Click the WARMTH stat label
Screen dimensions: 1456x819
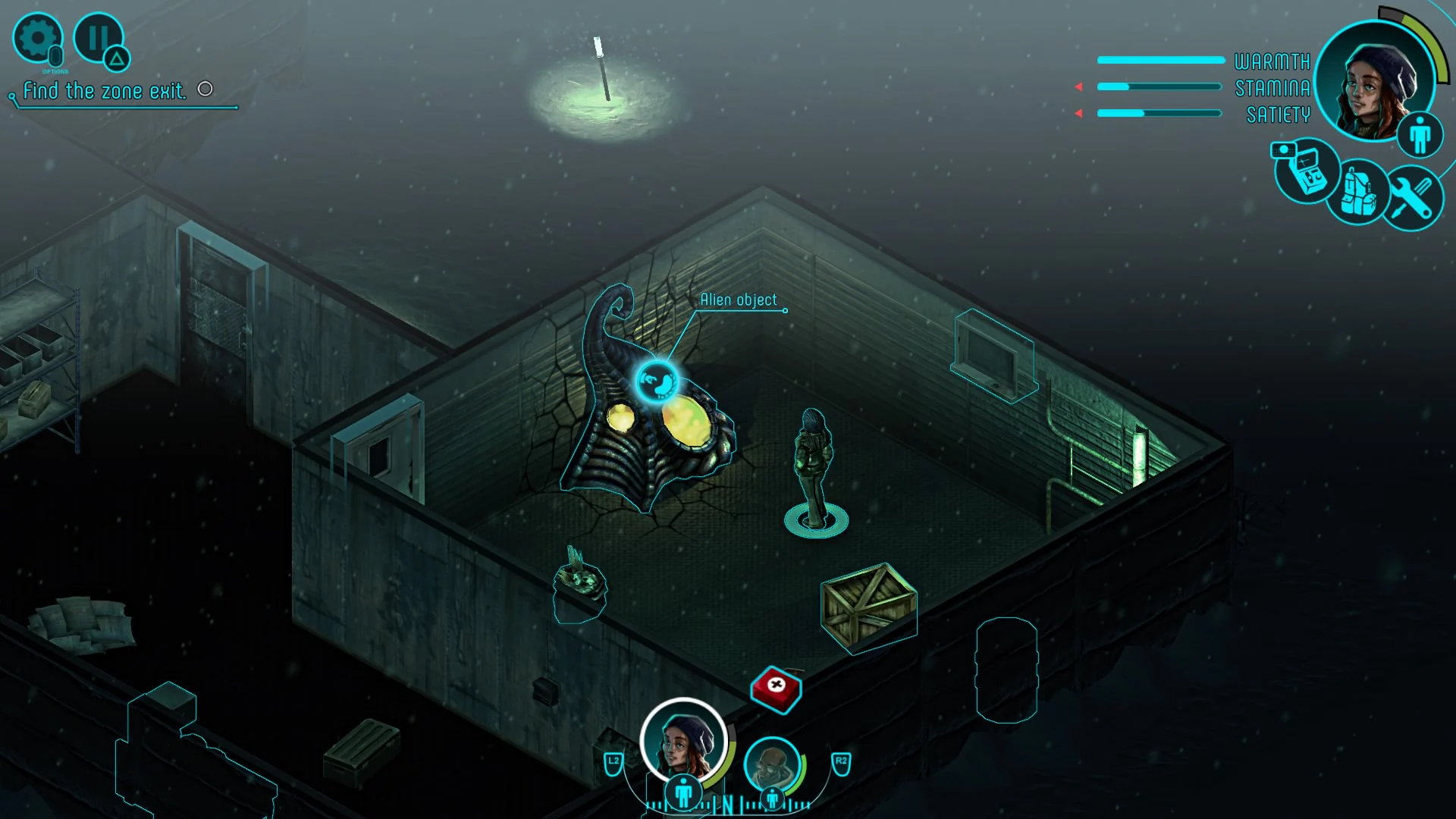(1272, 60)
